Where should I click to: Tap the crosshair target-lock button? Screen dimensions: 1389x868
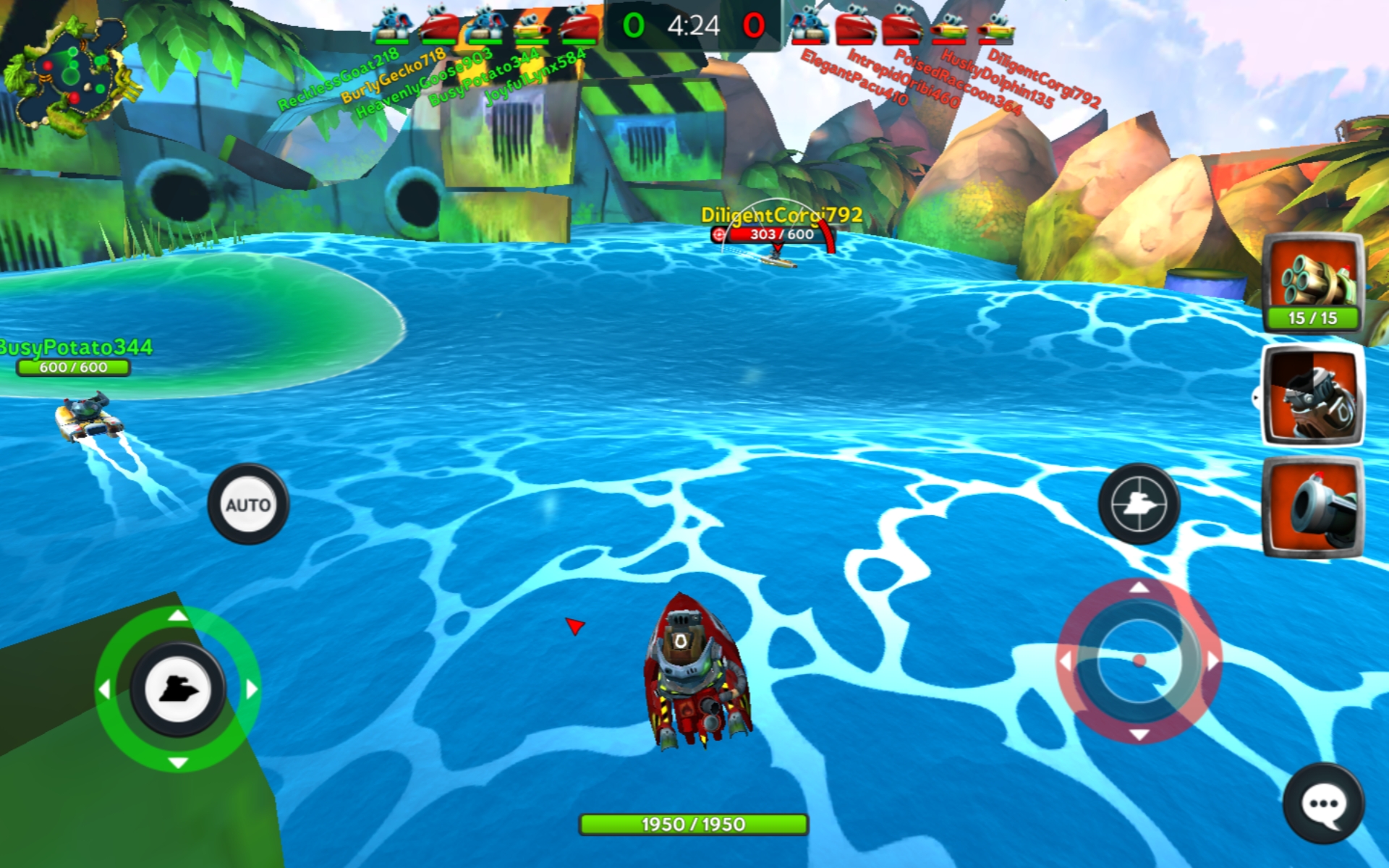1138,503
